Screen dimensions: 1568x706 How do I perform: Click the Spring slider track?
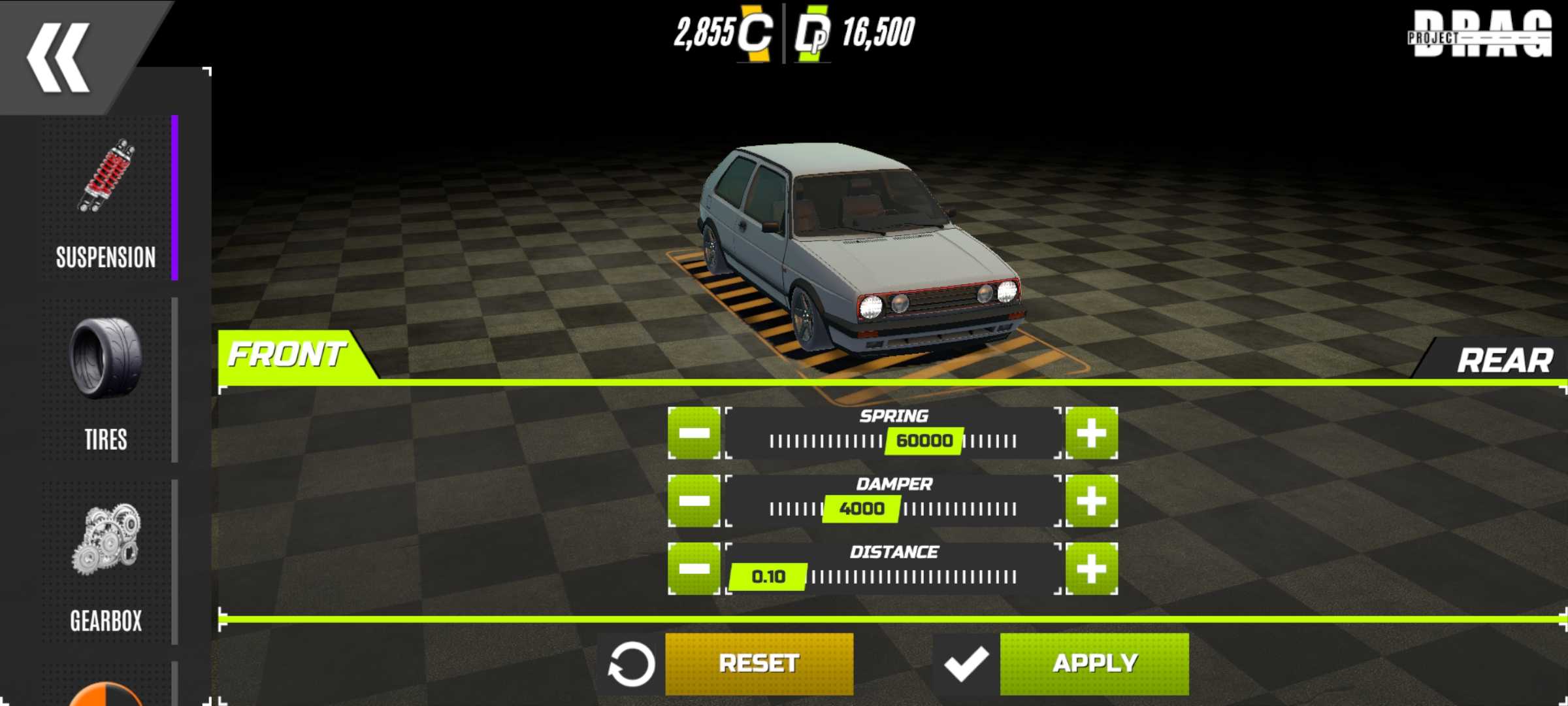pos(893,441)
